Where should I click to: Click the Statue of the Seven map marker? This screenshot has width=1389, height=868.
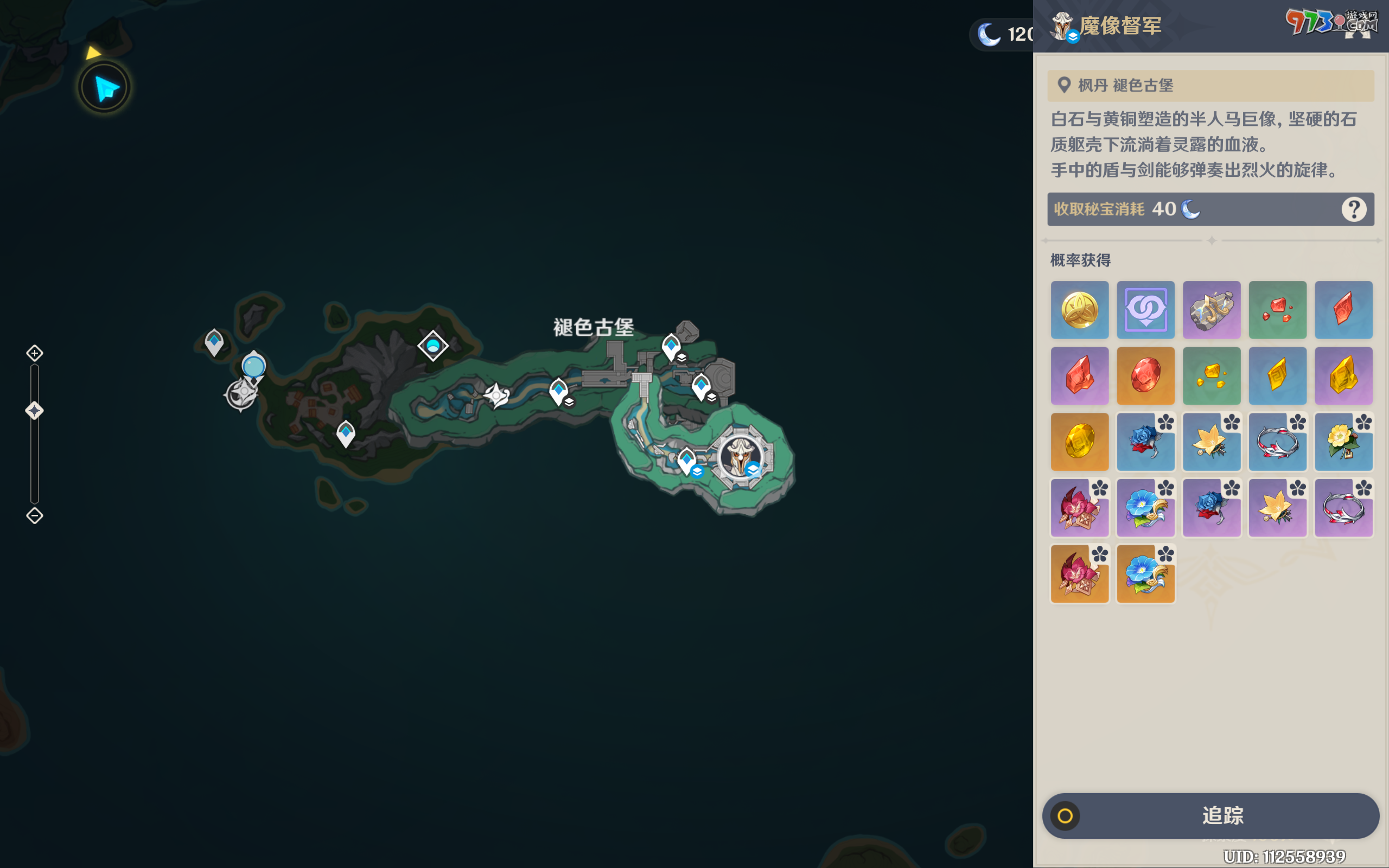coord(241,394)
